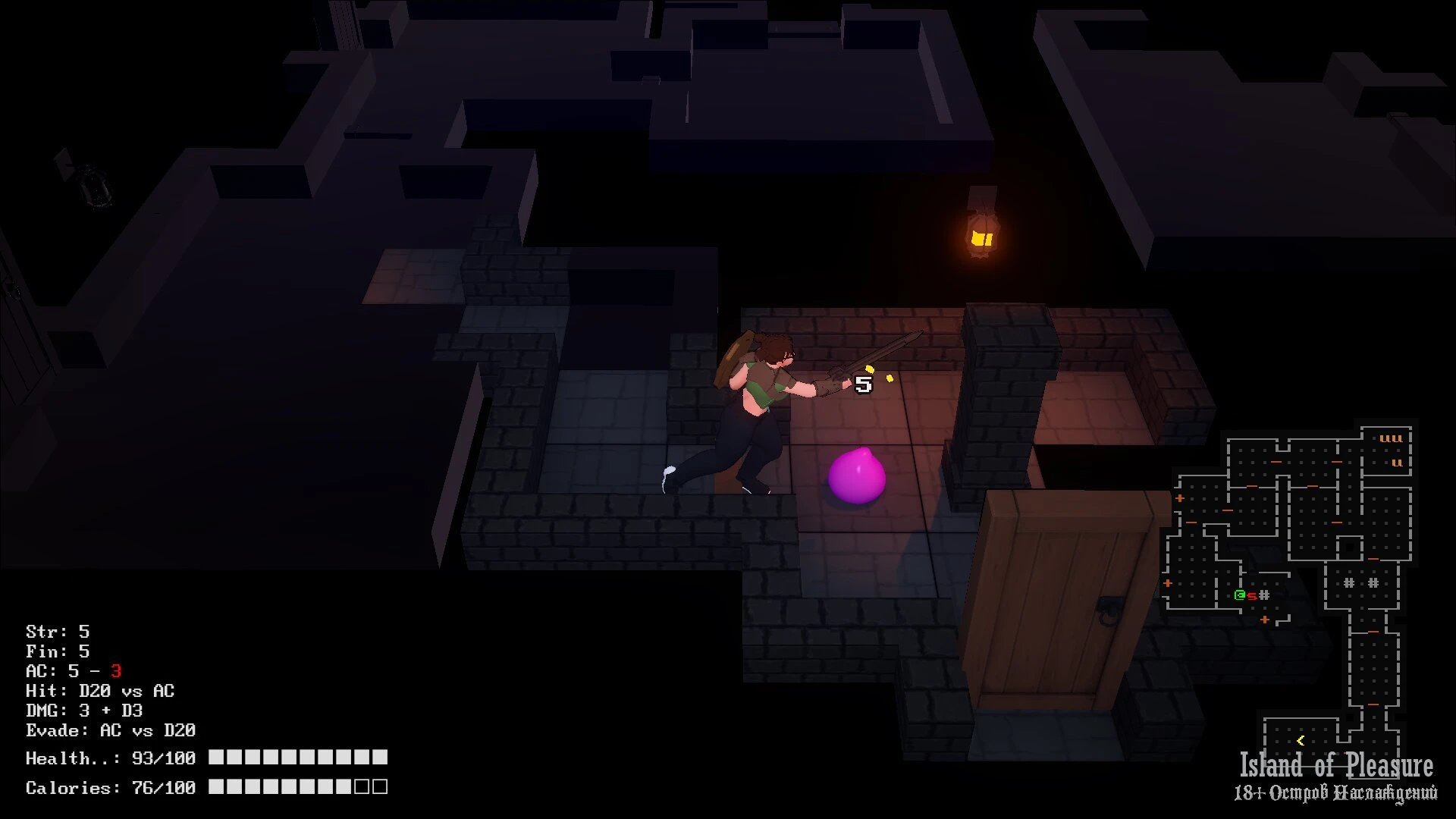Click the yellow stairs marker on the minimap
Screen dimensions: 1456x819
(x=1301, y=740)
